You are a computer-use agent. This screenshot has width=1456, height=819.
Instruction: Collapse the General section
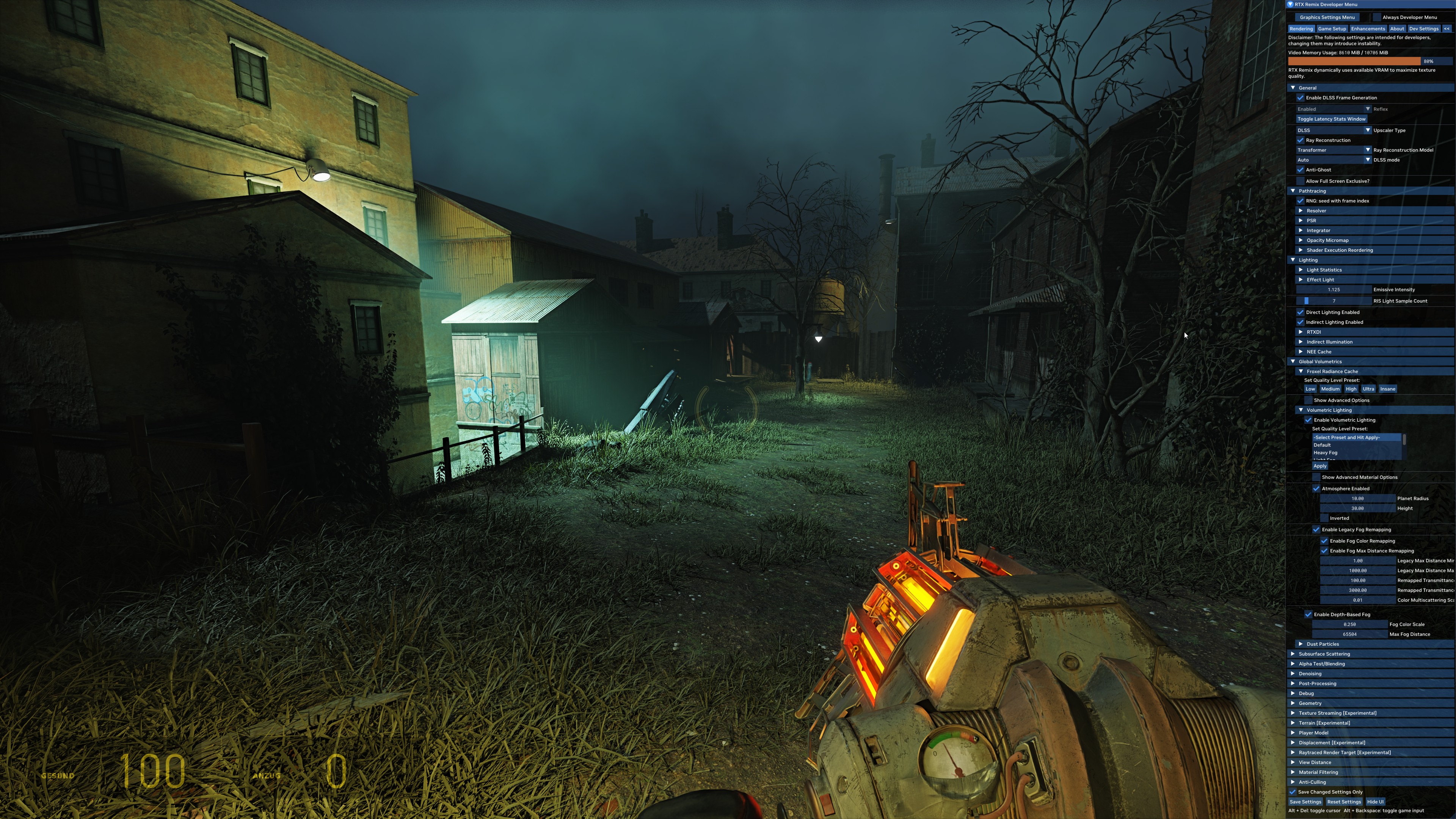click(1293, 88)
